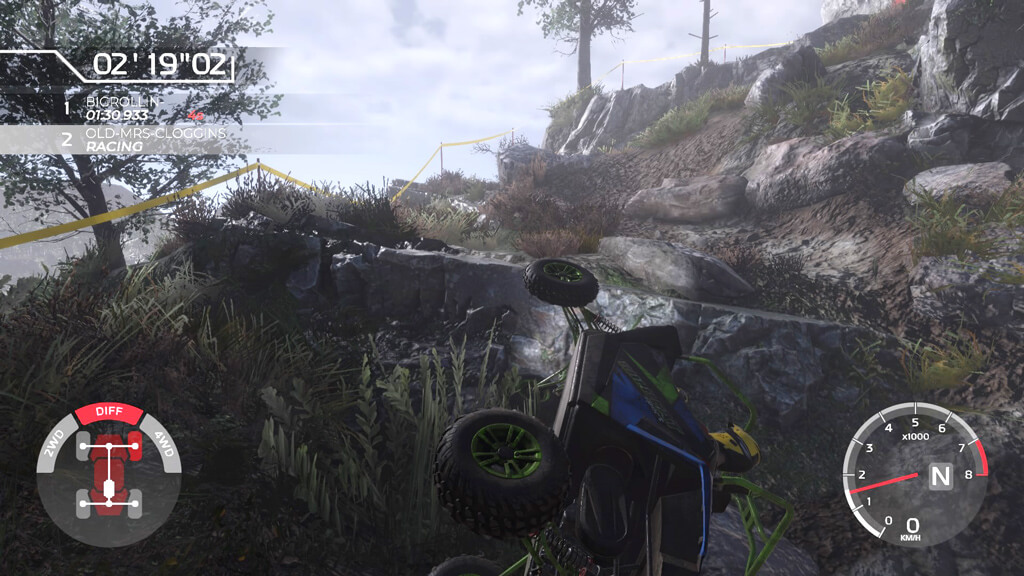
Task: Select the OLD-MRS-CLOGGINS leaderboard row
Action: (x=140, y=139)
